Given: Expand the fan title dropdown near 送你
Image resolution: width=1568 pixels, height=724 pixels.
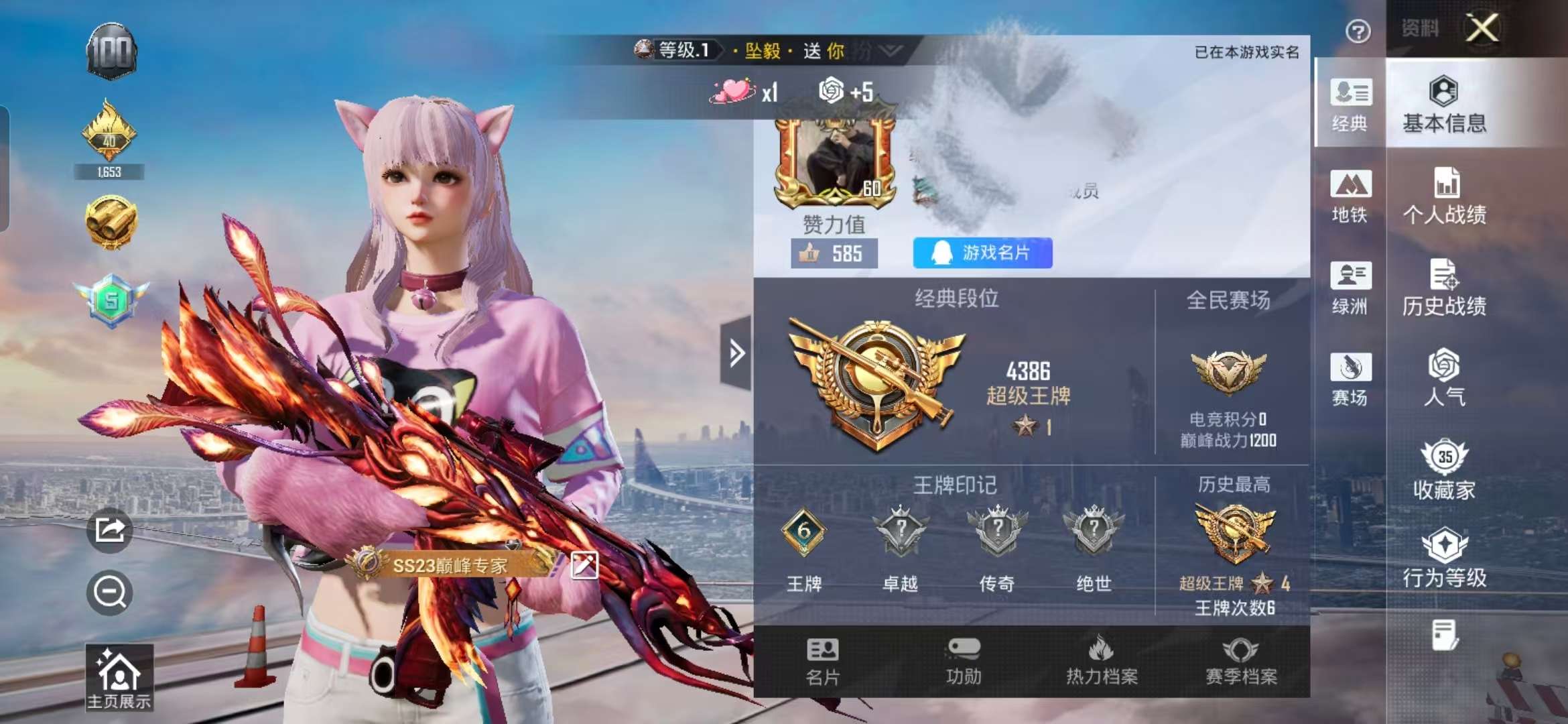Looking at the screenshot, I should point(891,49).
